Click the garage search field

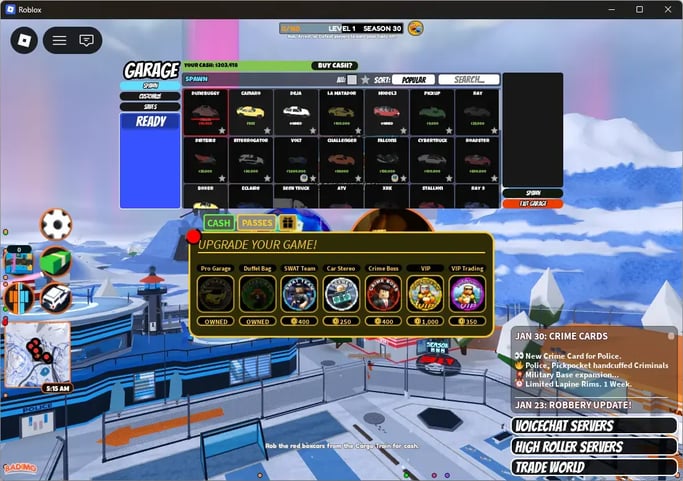(468, 80)
